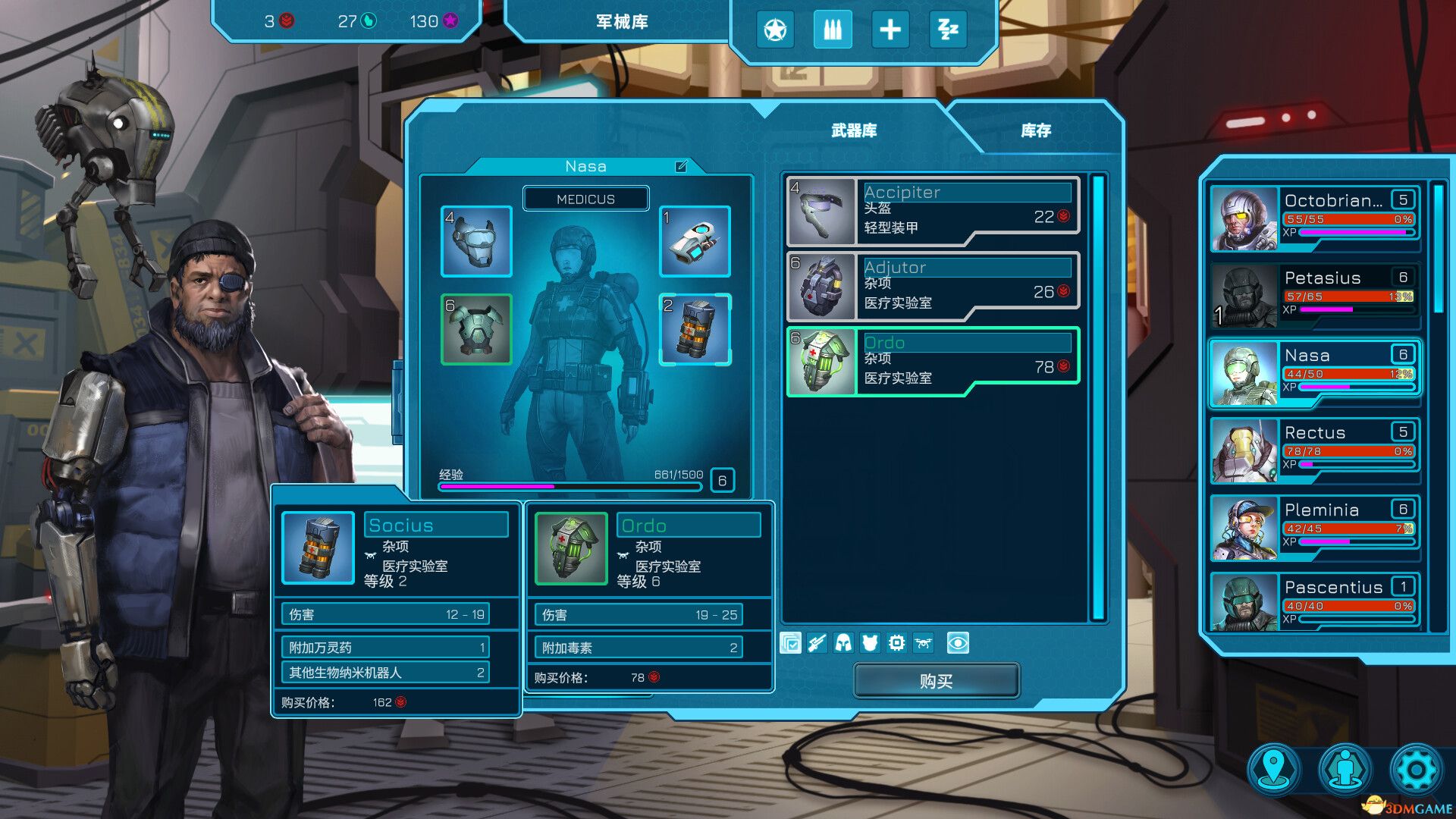Open the settings gear button
The image size is (1456, 819).
coord(1415,770)
